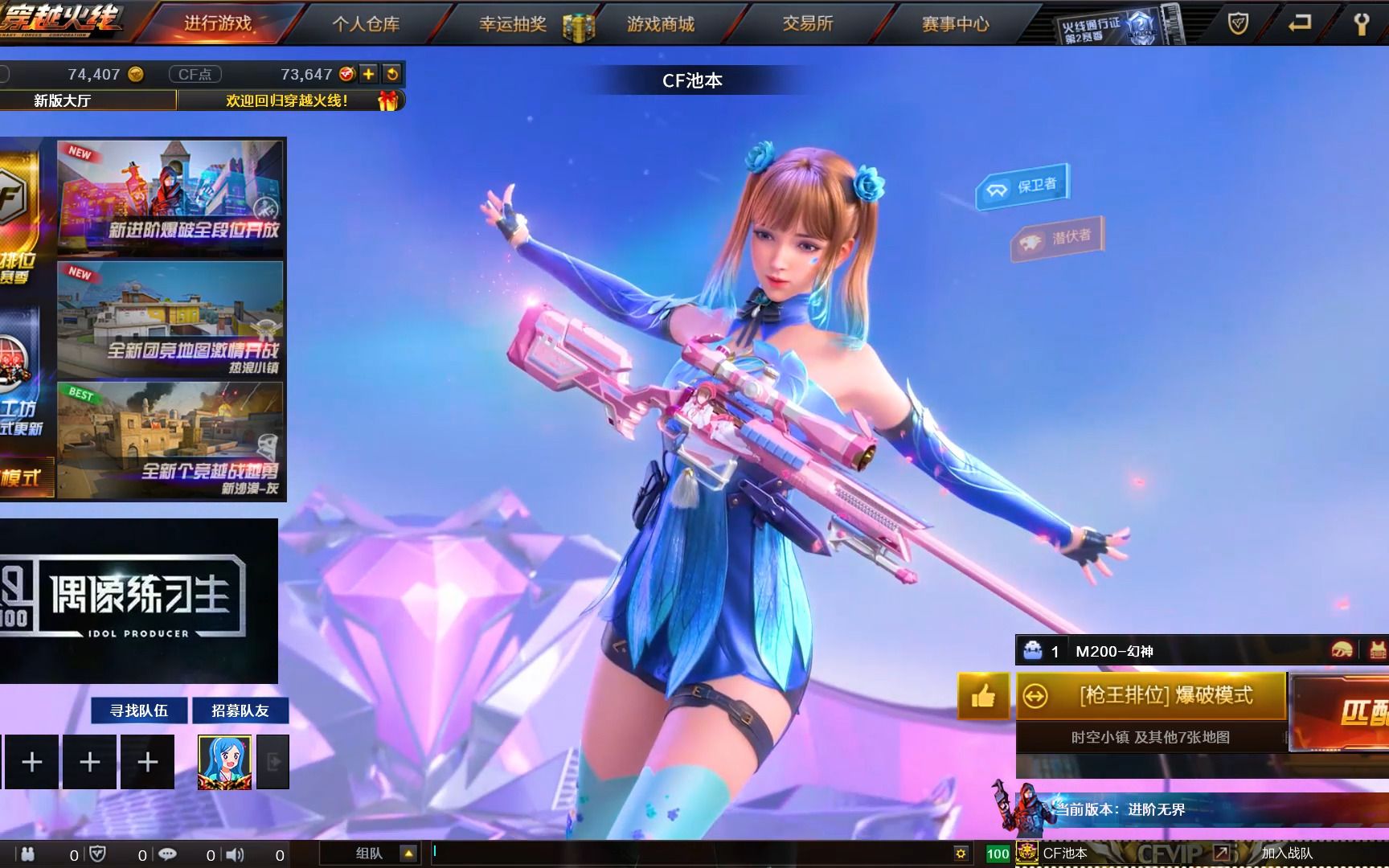The image size is (1389, 868).
Task: Open the 幸运抽奖 menu item
Action: coord(512,24)
